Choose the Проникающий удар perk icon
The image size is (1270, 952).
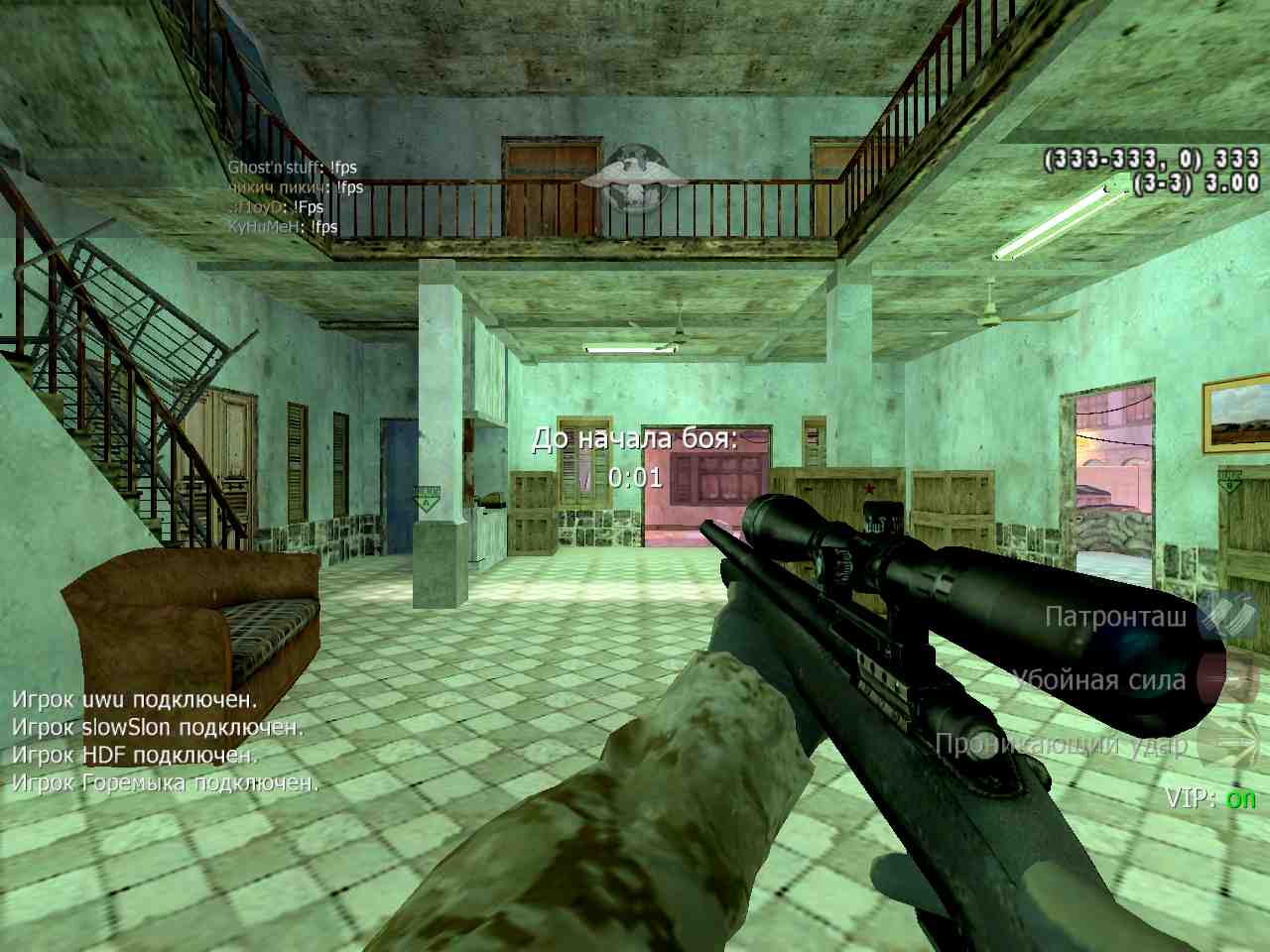point(1228,744)
